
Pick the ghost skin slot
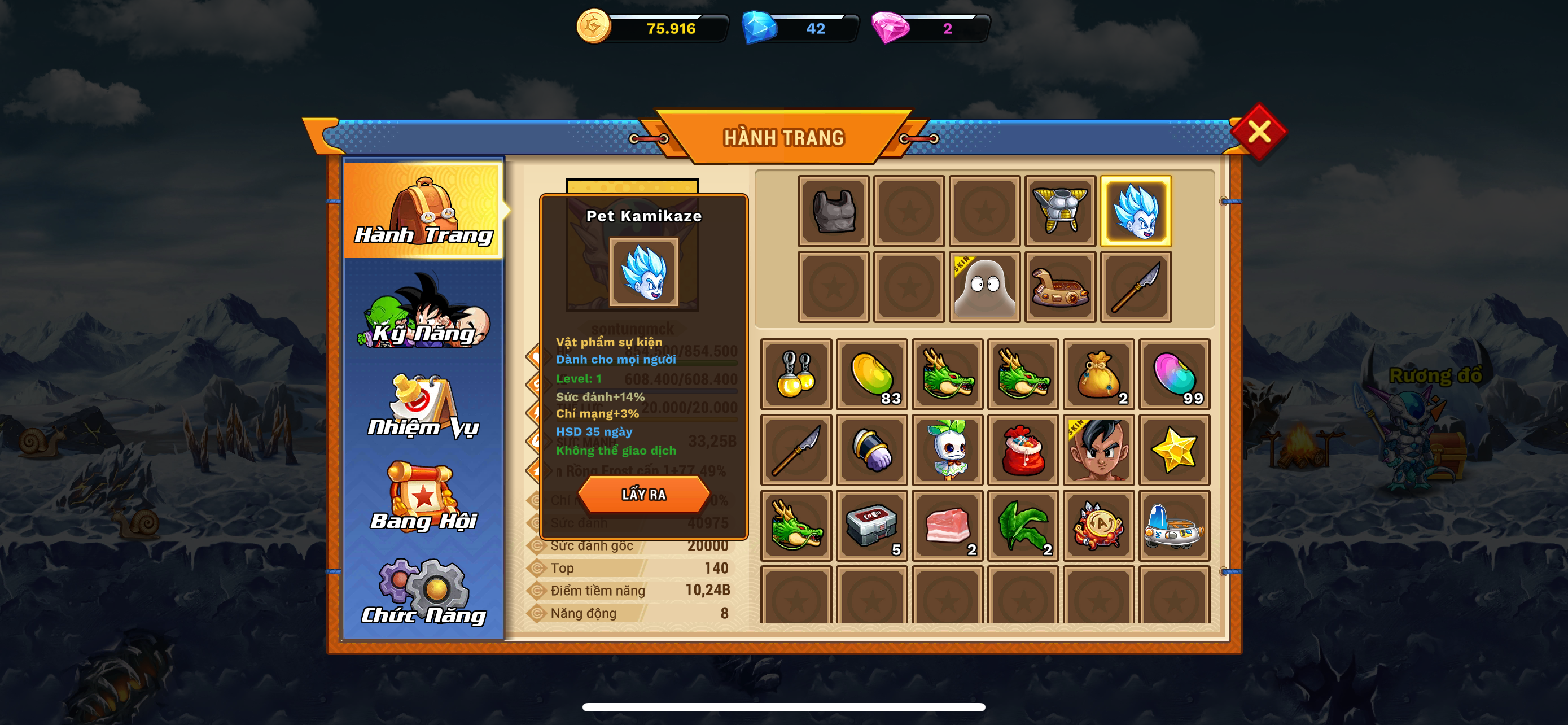984,287
